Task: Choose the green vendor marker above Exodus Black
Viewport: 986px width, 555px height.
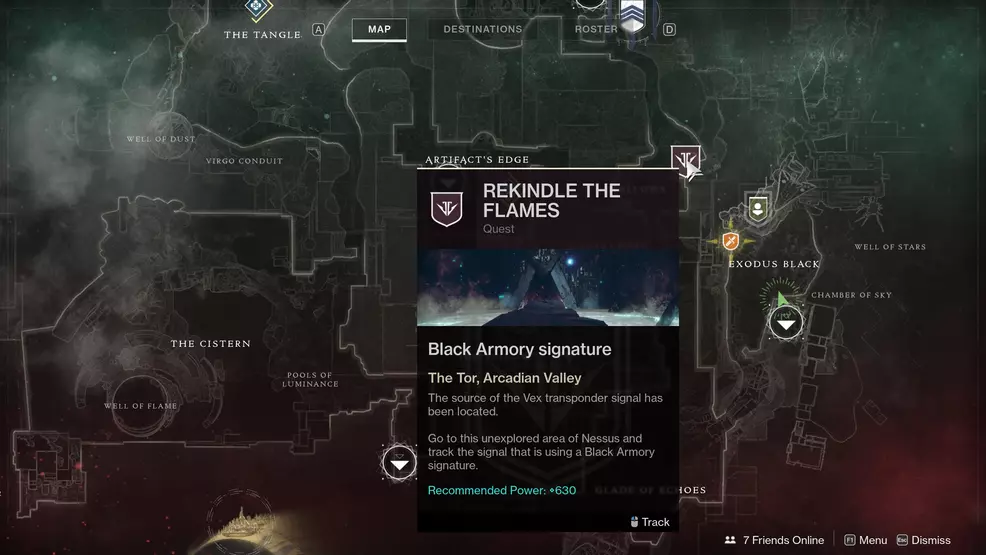Action: click(x=758, y=209)
